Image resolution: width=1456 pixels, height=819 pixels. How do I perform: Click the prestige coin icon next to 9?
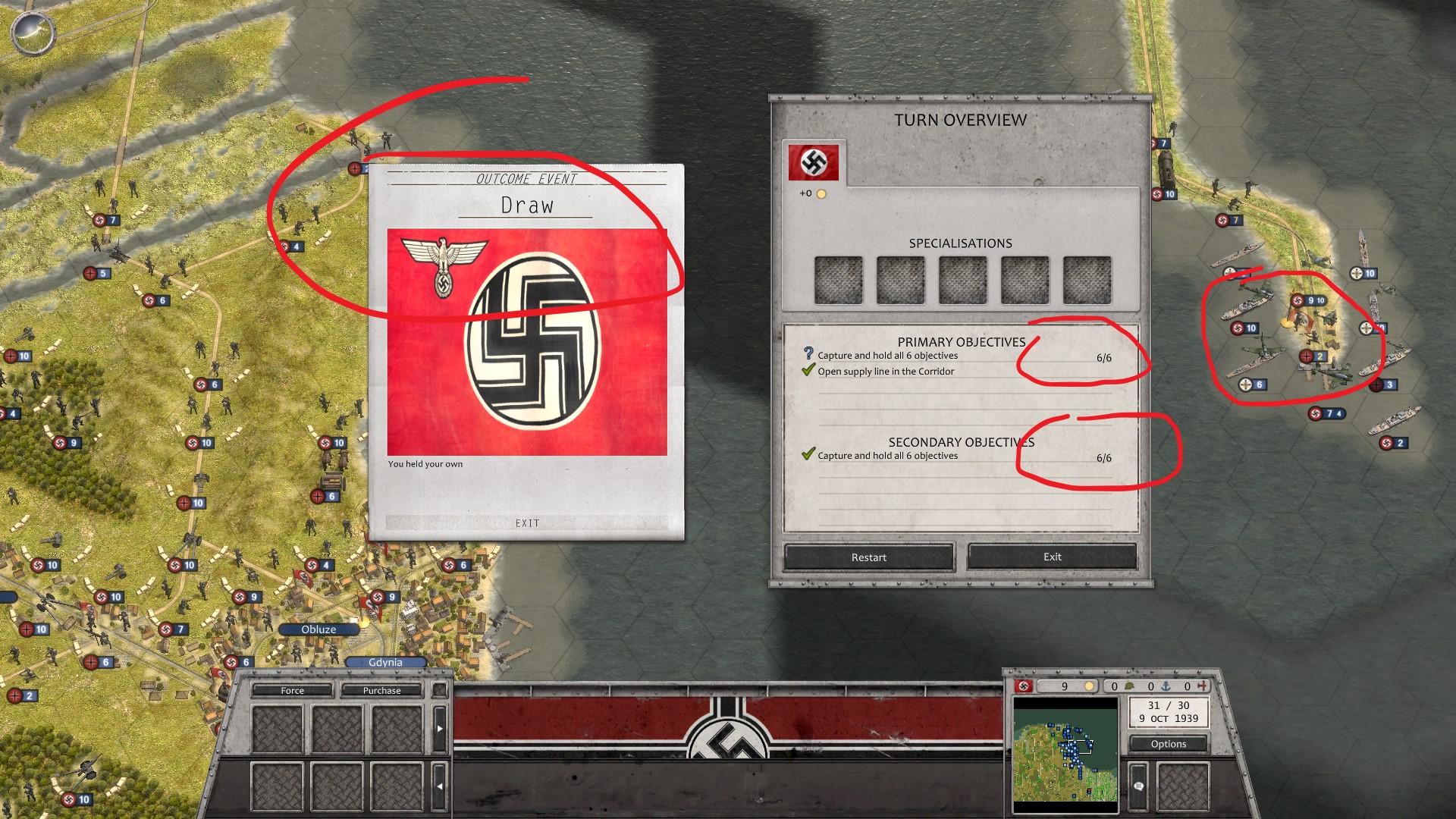(1090, 685)
